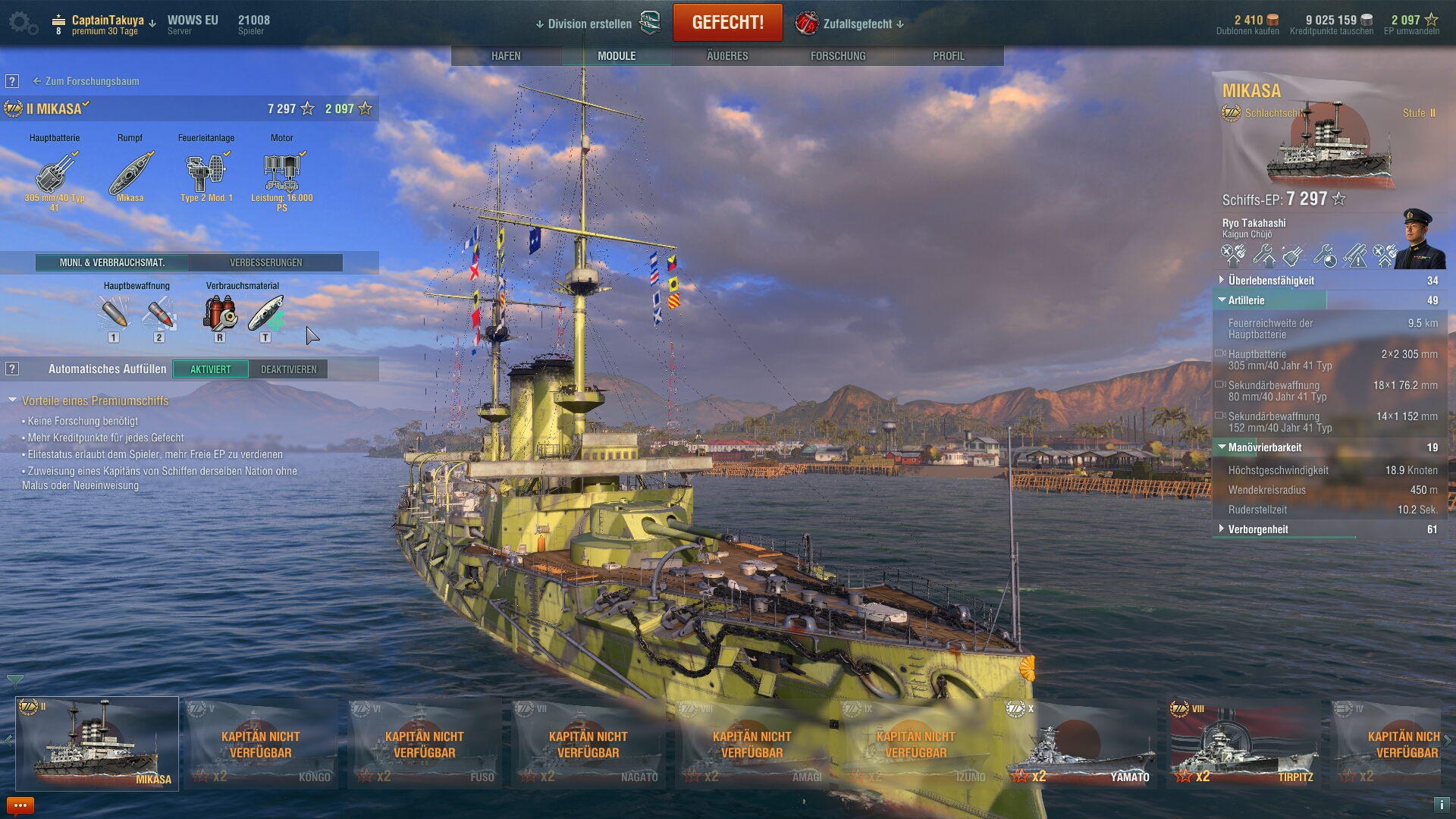Open the Division erstellen option
The height and width of the screenshot is (819, 1456).
point(589,24)
